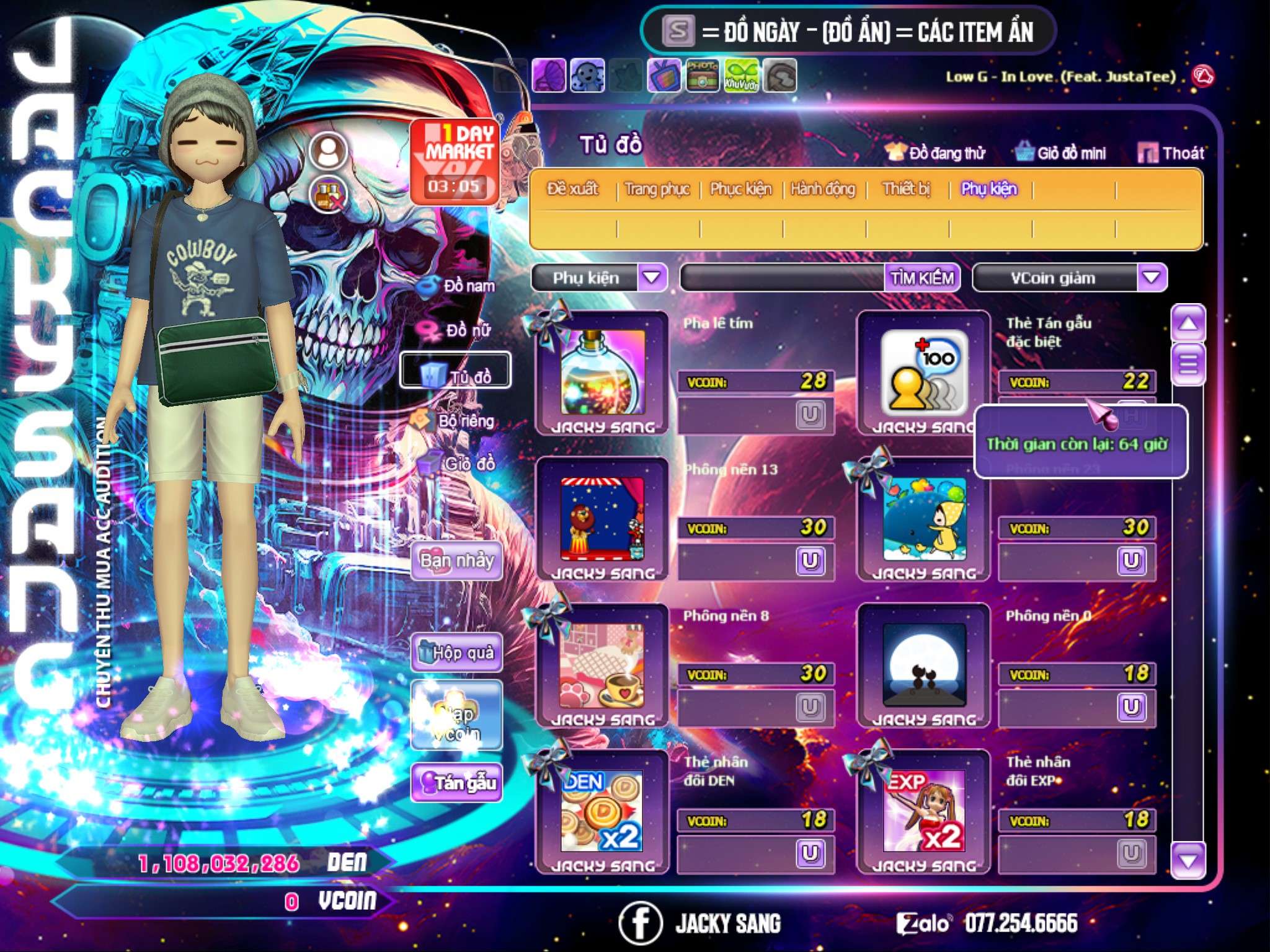Open the Đồ nữ women's clothing menu

pos(460,331)
